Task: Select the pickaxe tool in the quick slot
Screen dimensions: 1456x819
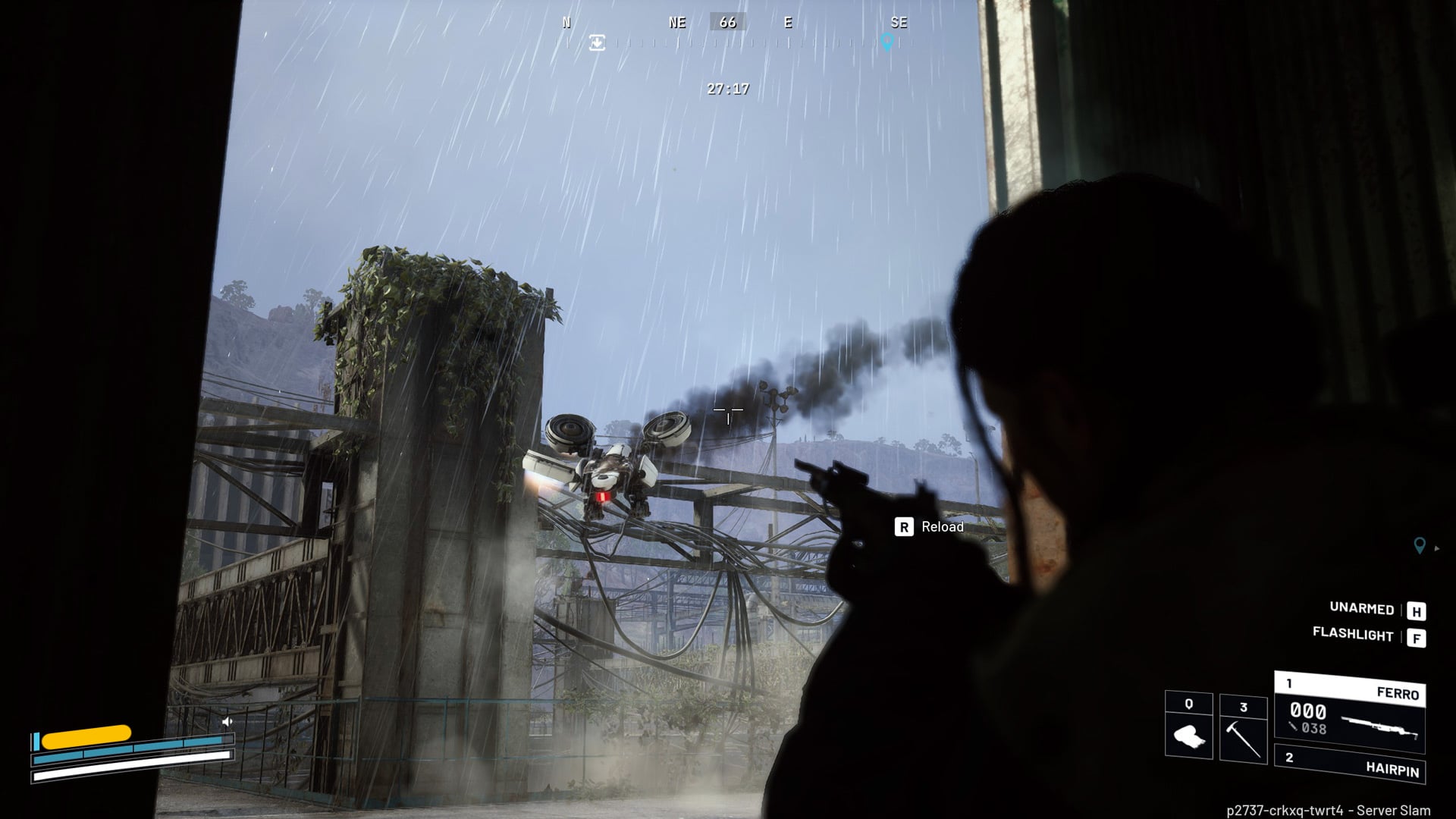Action: 1244,739
